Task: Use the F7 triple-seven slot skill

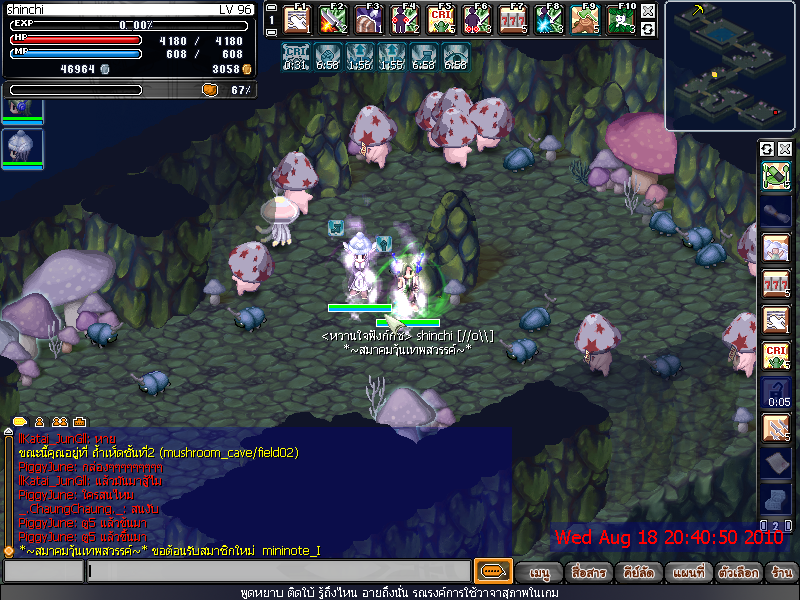Action: click(x=513, y=20)
